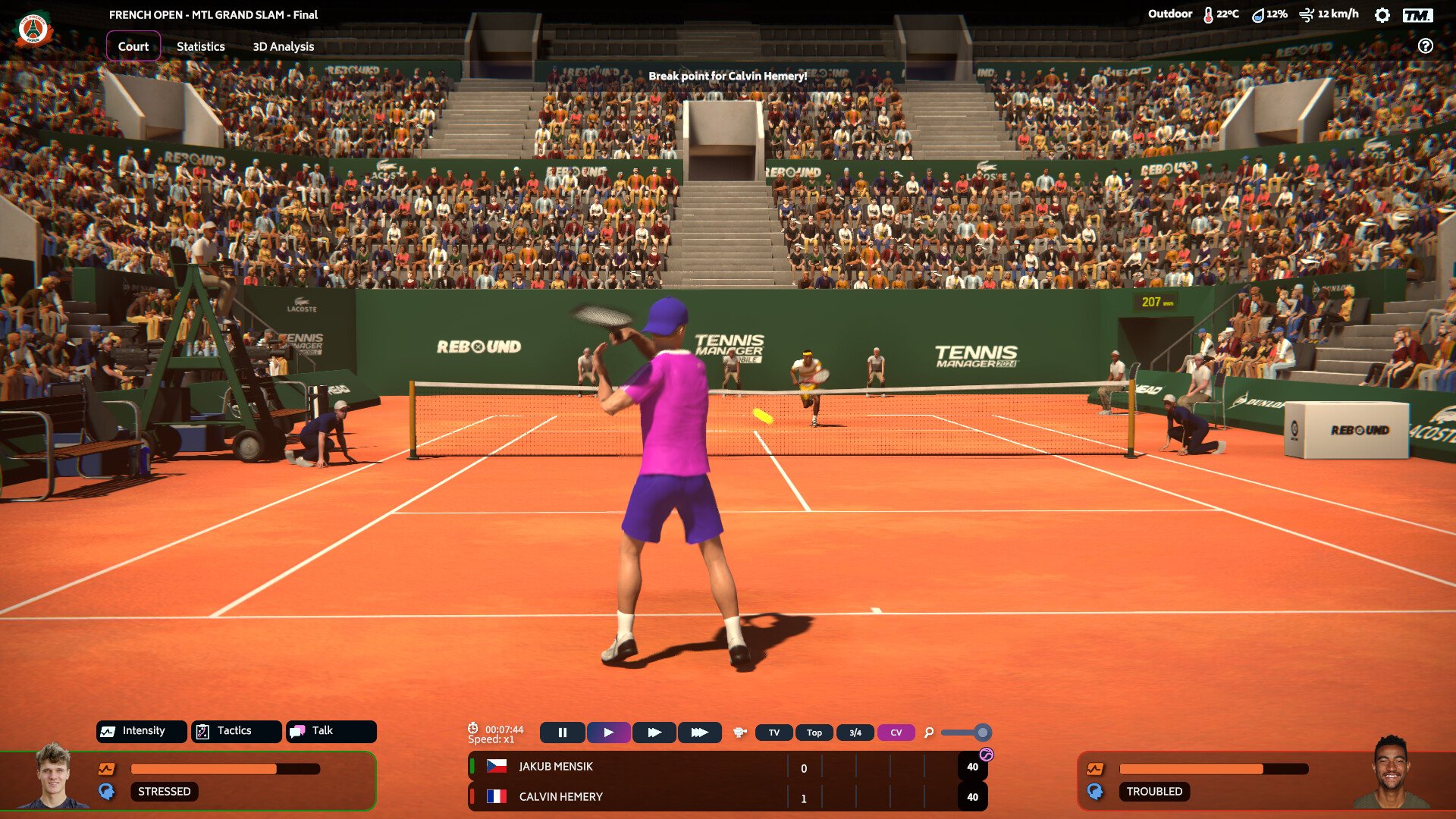Image resolution: width=1456 pixels, height=819 pixels.
Task: Switch to the Top camera view
Action: (x=814, y=733)
